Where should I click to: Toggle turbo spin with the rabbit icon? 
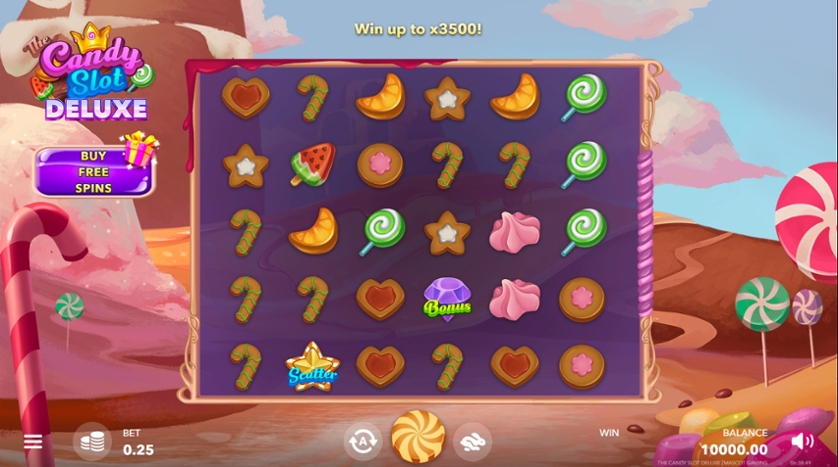pos(473,440)
